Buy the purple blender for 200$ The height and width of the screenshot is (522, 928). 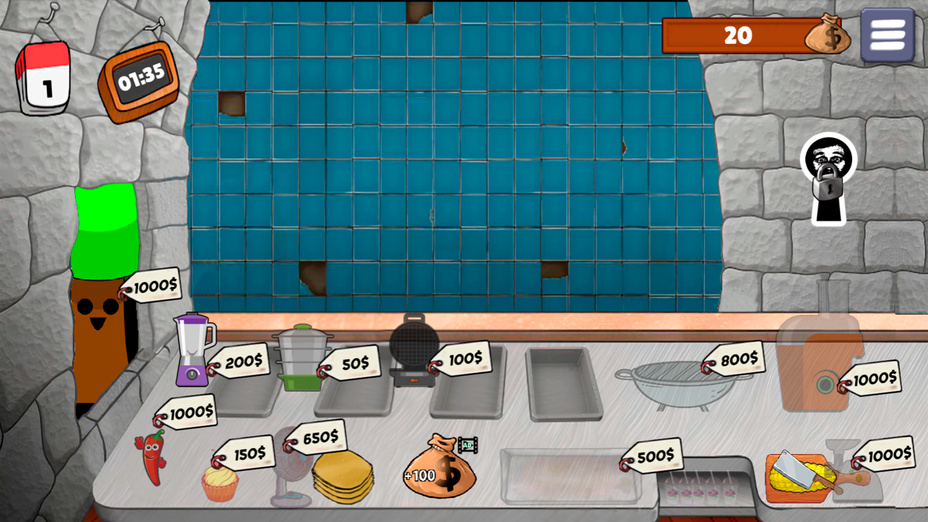194,349
